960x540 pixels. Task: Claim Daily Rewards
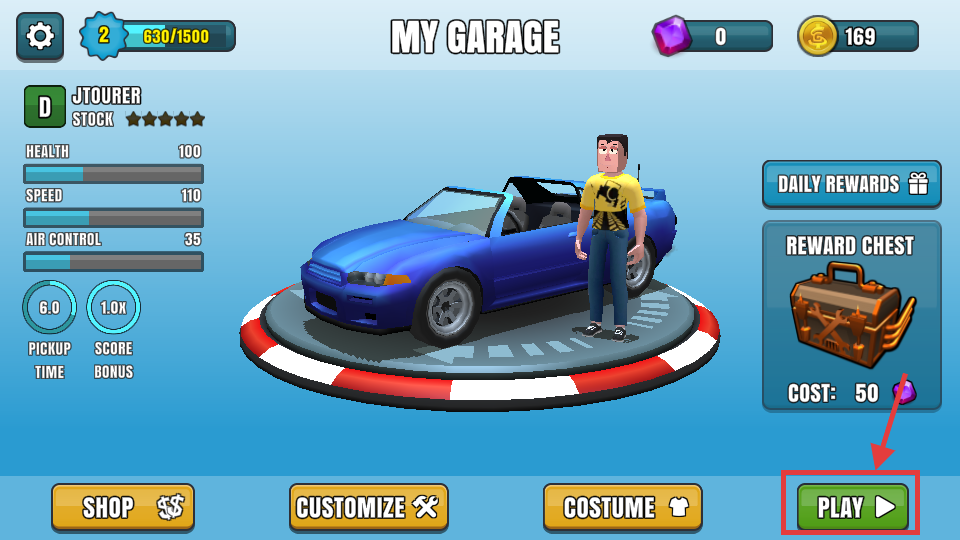(x=851, y=184)
